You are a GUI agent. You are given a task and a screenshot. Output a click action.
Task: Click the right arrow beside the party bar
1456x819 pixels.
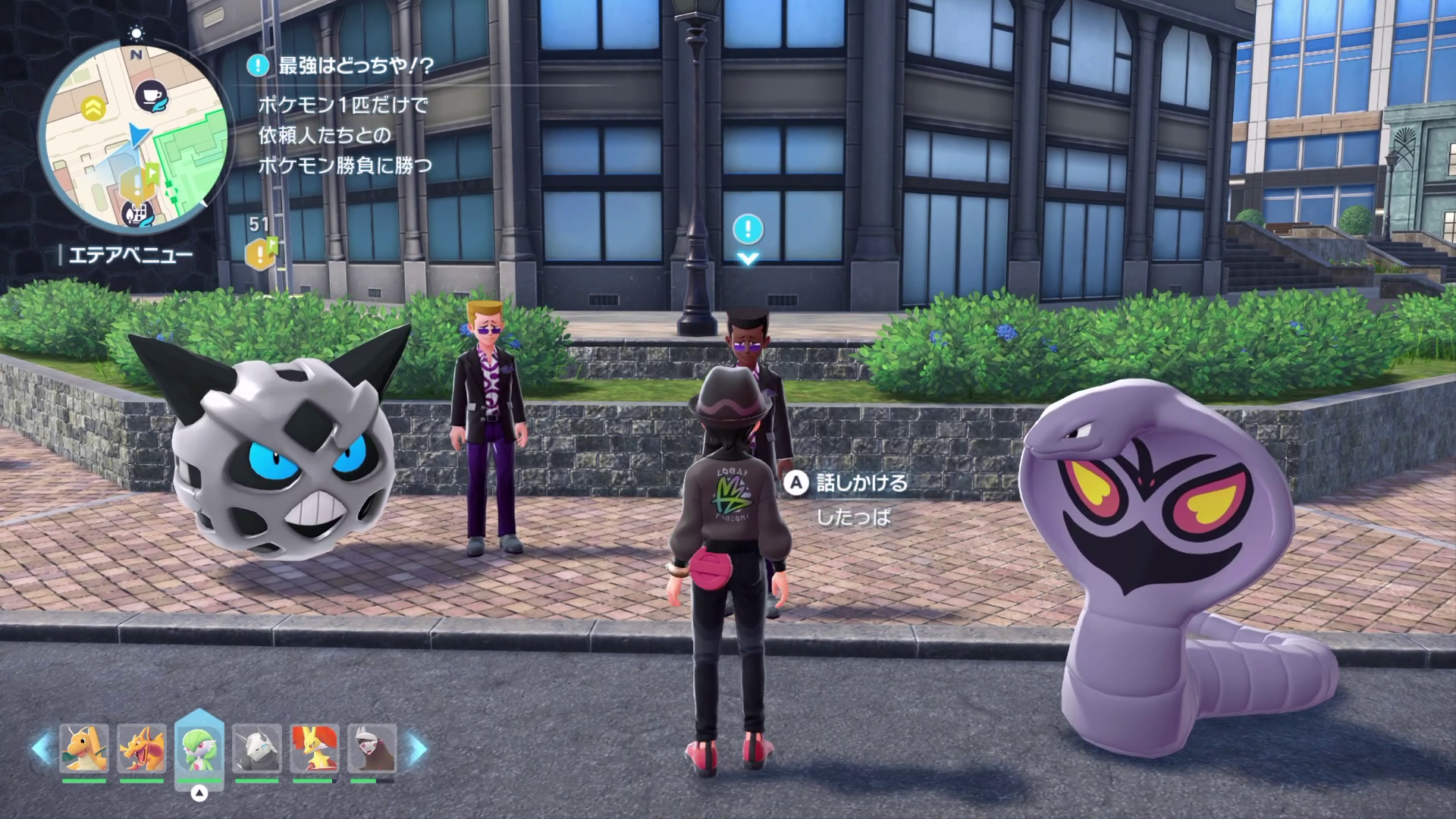click(416, 749)
